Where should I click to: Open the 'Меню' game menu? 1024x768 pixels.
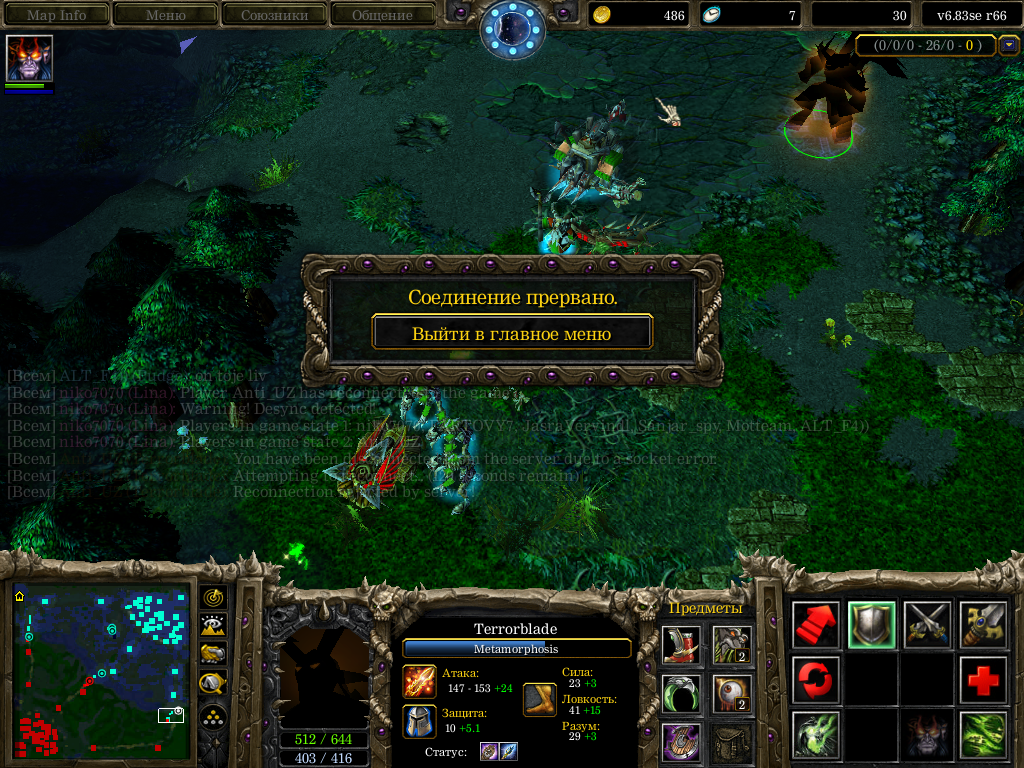point(165,15)
